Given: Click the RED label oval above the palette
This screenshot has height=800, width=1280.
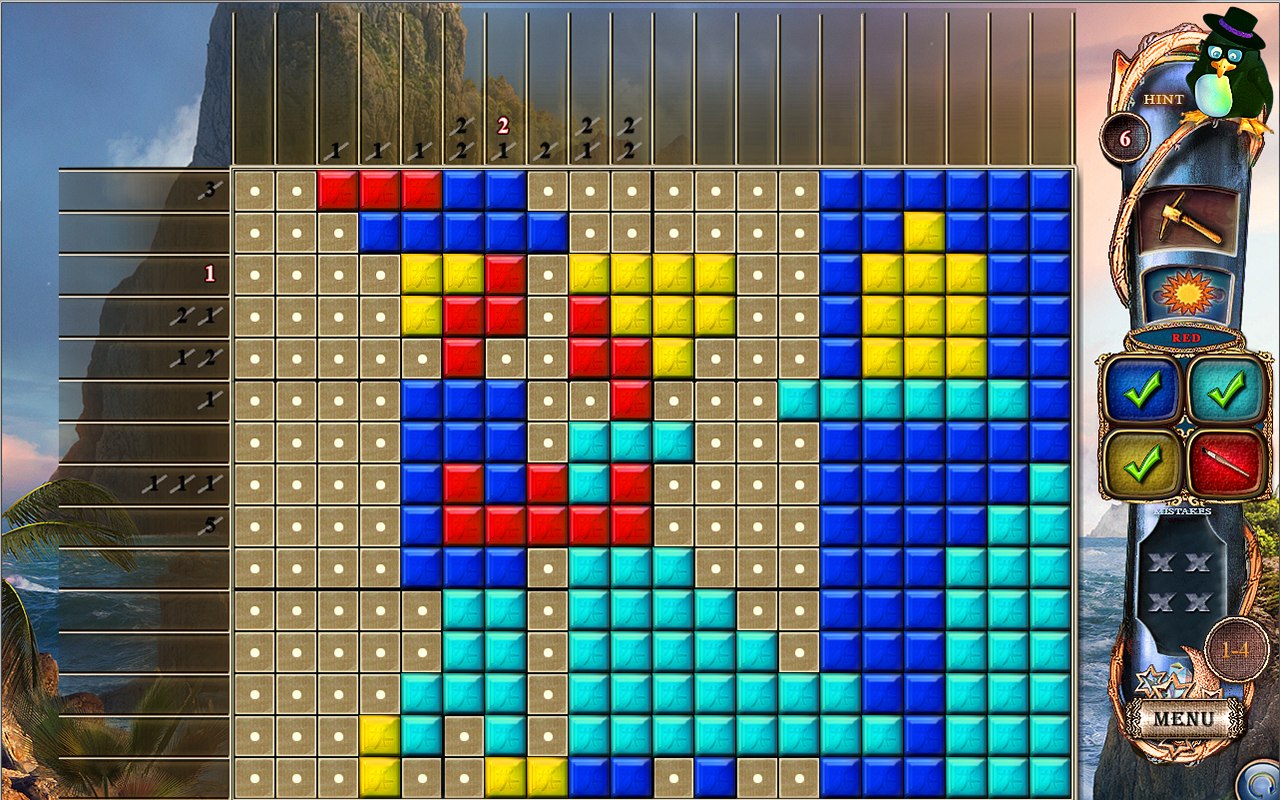Looking at the screenshot, I should [1185, 338].
